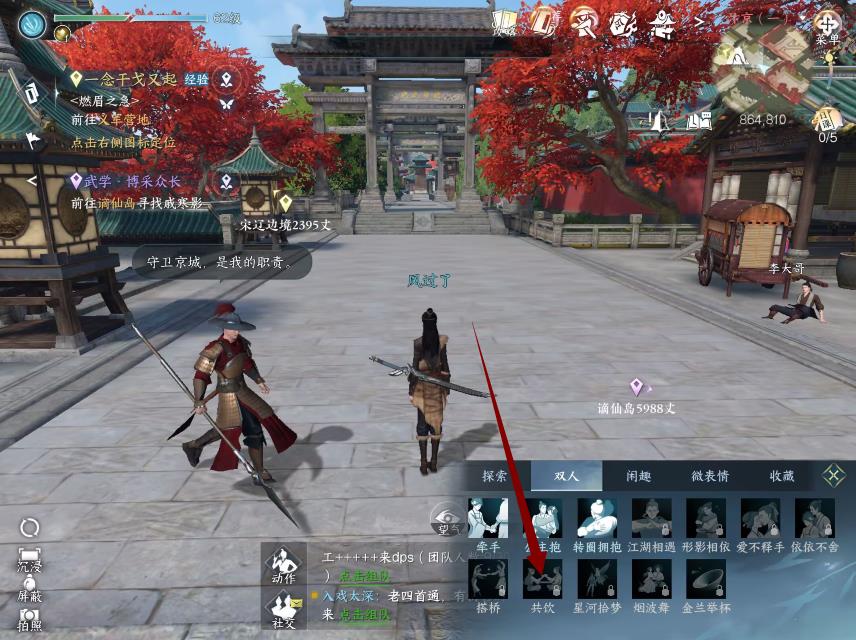Open the 闲趣 emote tab
The image size is (856, 640).
click(x=639, y=477)
